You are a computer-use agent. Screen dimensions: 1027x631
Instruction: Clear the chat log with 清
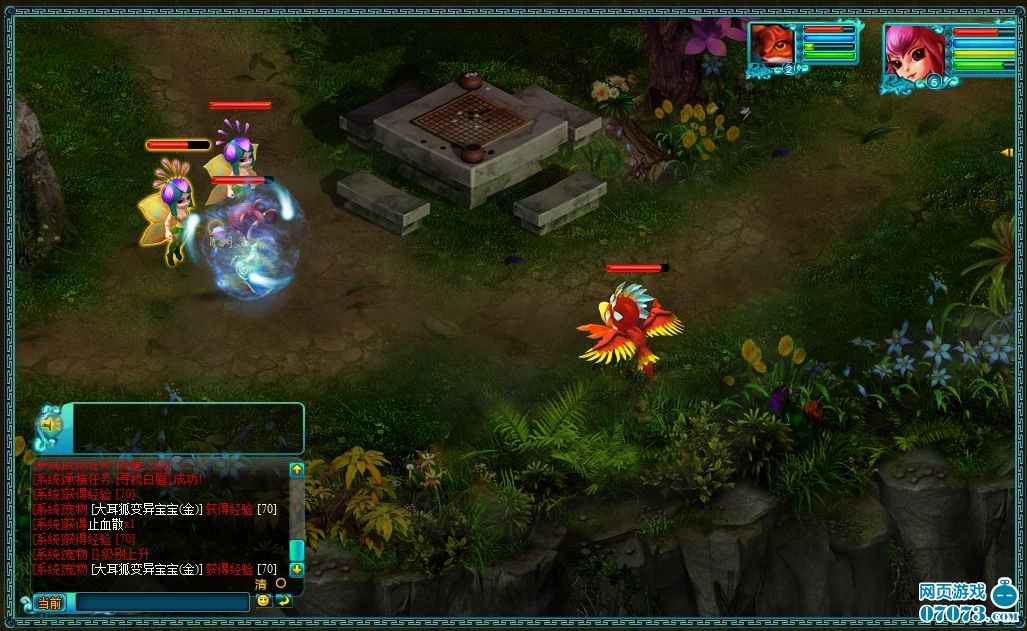tap(261, 584)
